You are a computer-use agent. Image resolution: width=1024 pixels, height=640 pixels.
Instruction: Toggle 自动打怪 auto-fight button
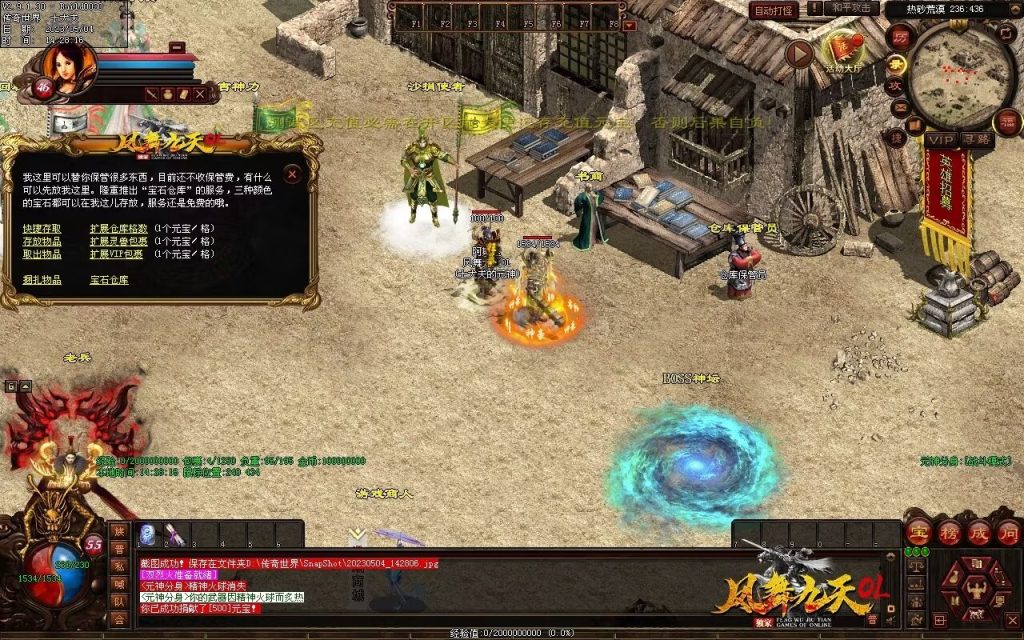(x=774, y=10)
